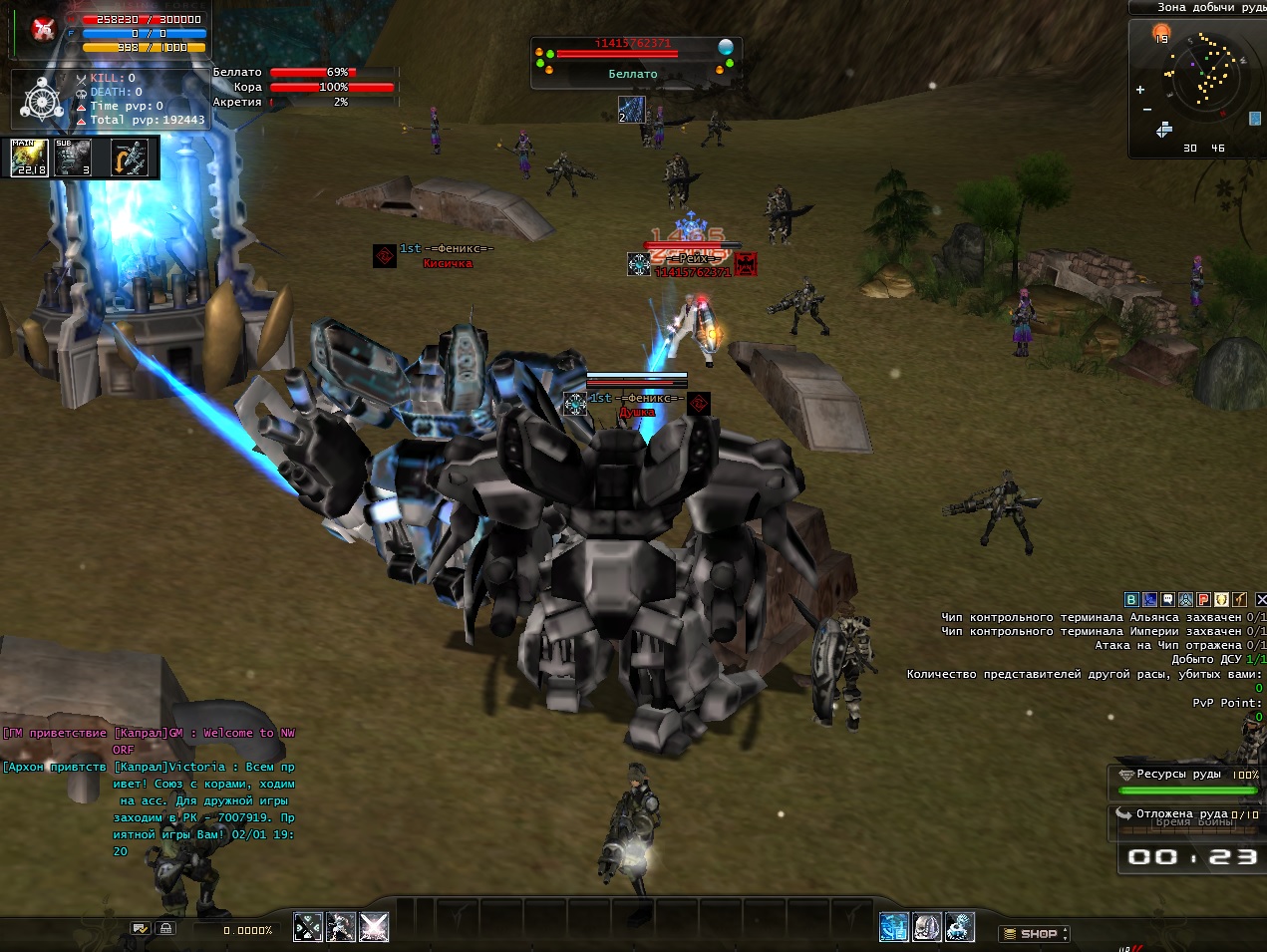Select the MAIN weapon ammo slot
Screen dimensions: 1267x952
(x=29, y=158)
